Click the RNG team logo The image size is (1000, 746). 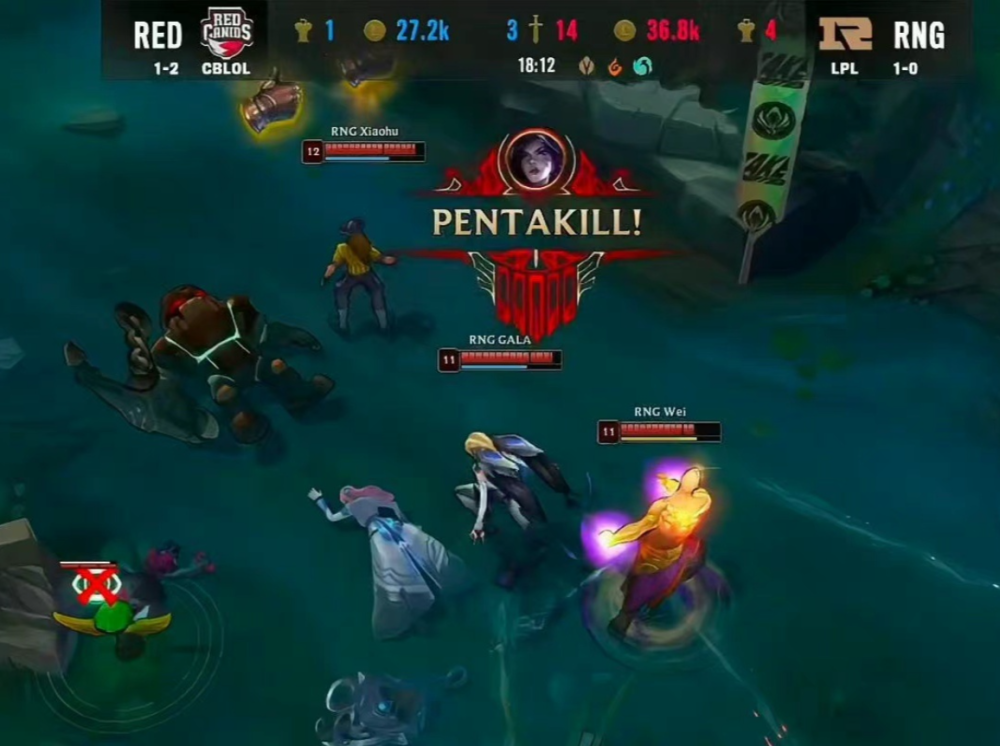845,33
